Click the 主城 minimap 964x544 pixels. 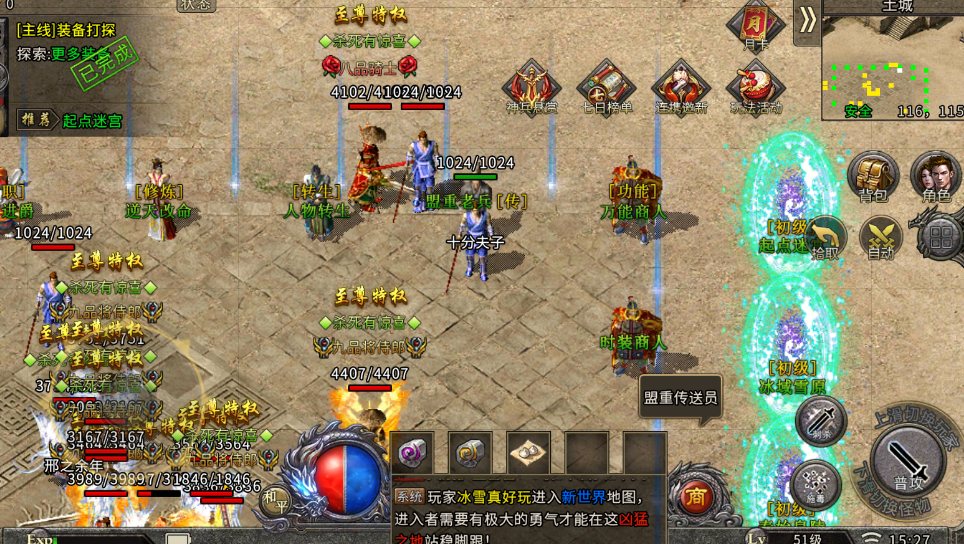pyautogui.click(x=892, y=68)
